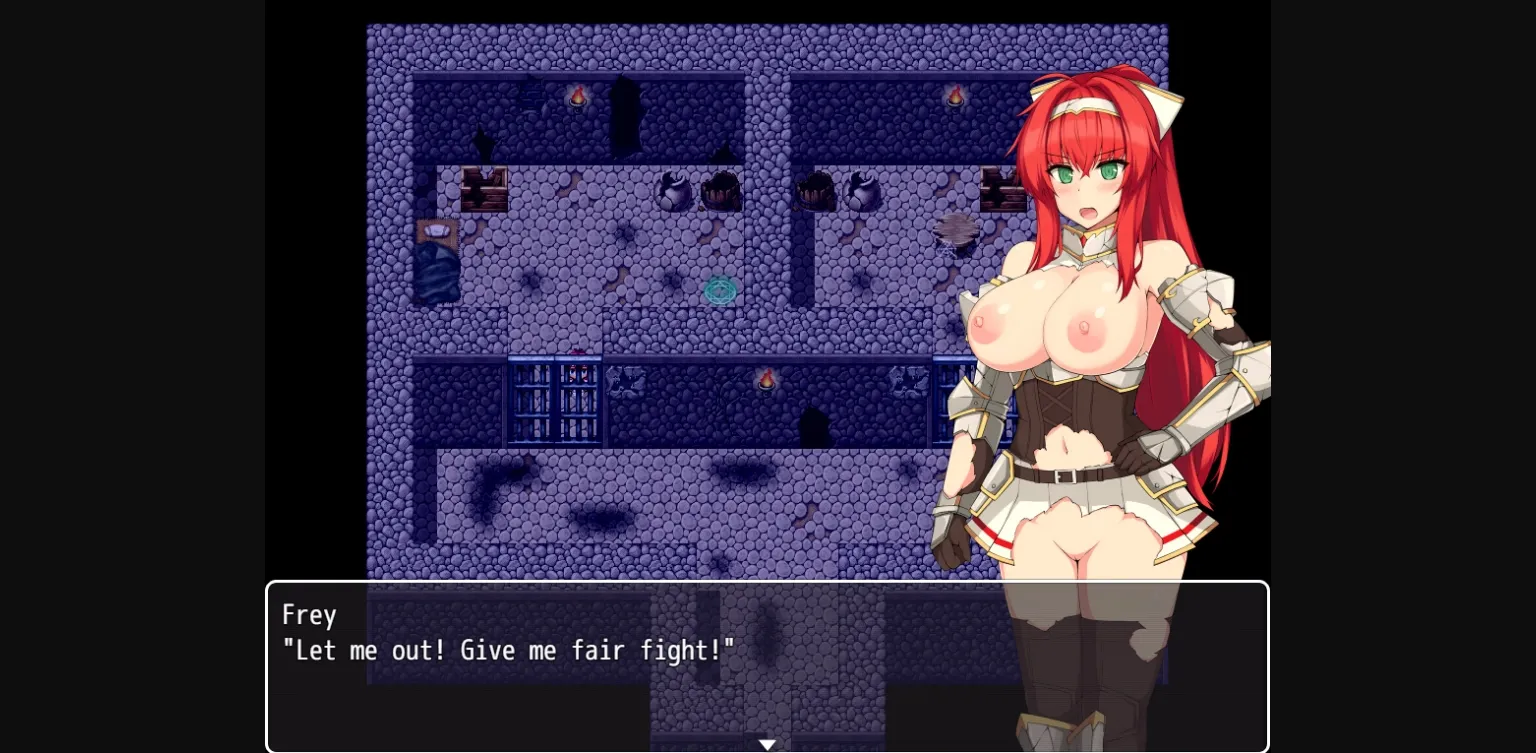
Task: Click the downward continue arrow indicator
Action: 767,743
